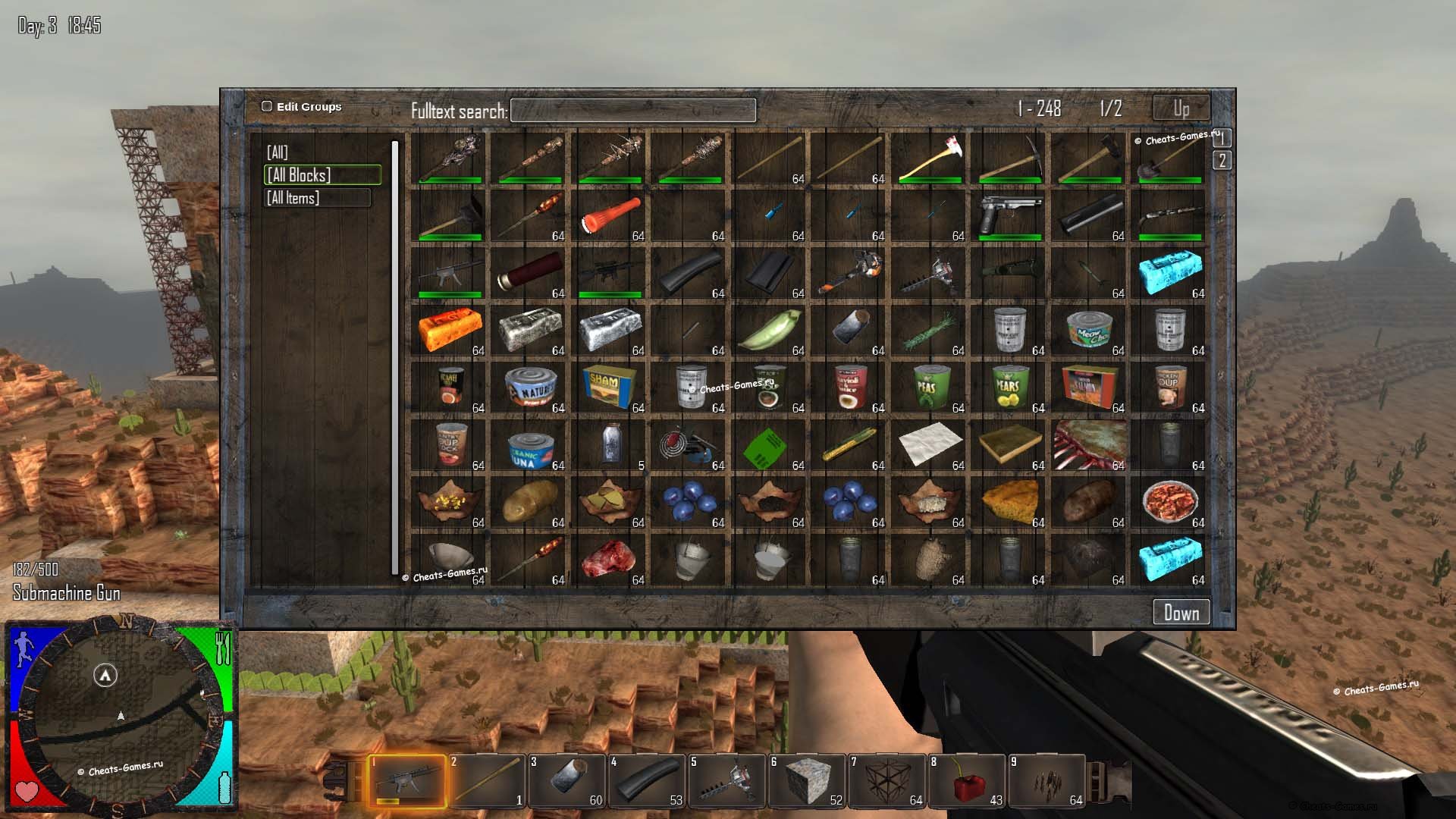The image size is (1456, 819).
Task: Choose the fire axe item
Action: coord(930,158)
